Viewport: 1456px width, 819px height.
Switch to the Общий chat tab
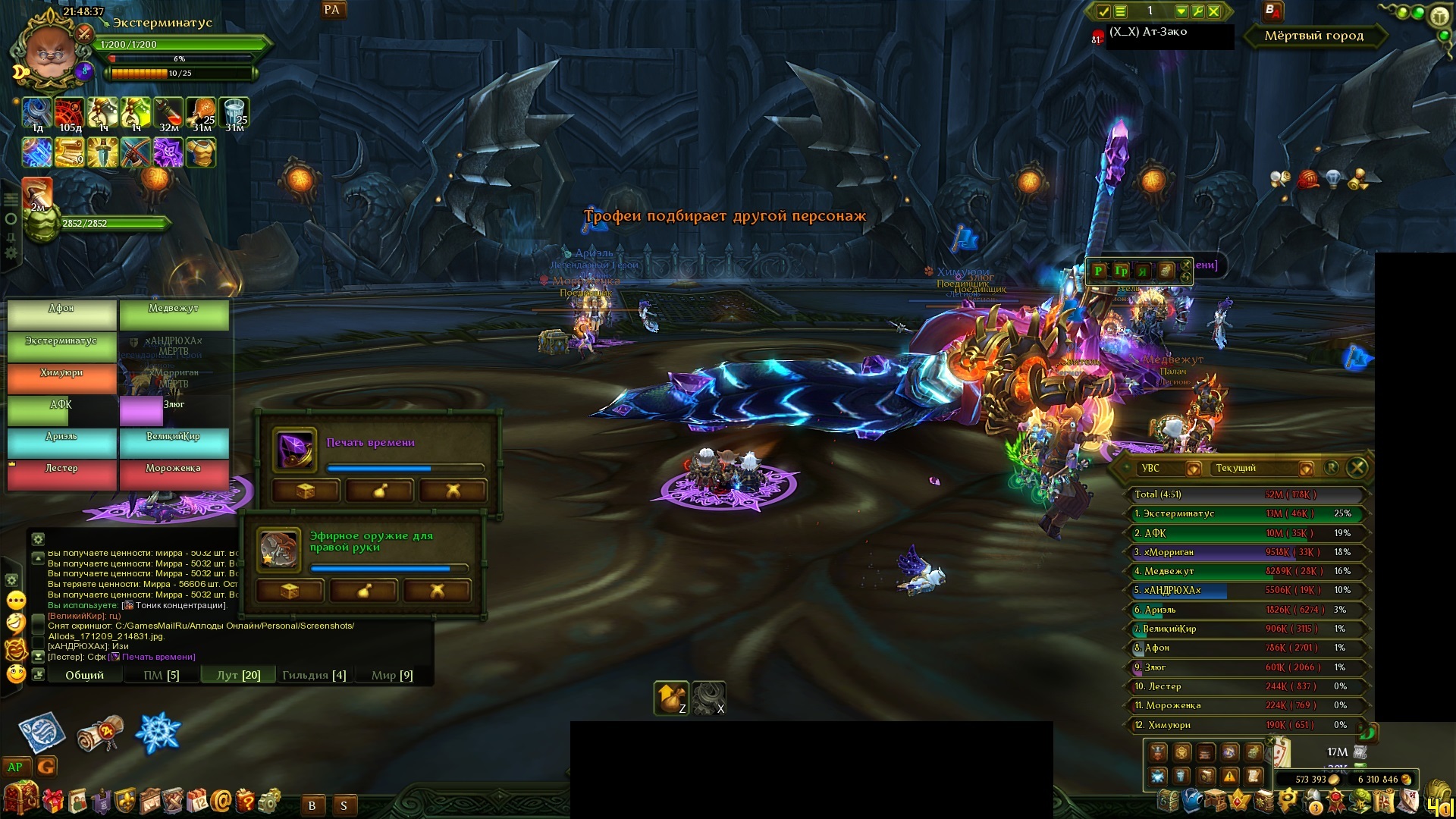84,675
